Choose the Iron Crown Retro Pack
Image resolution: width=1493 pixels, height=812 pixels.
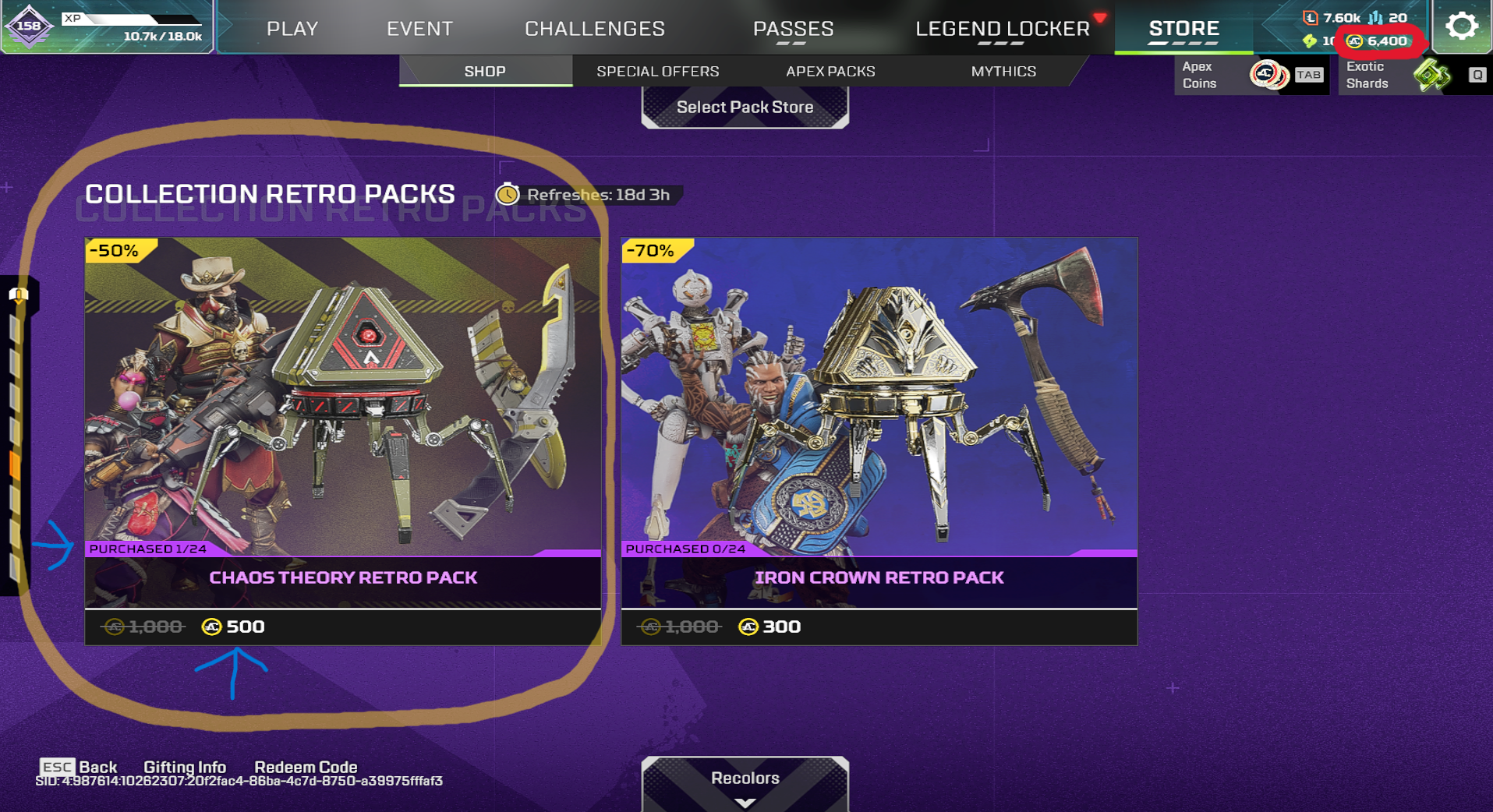tap(879, 440)
